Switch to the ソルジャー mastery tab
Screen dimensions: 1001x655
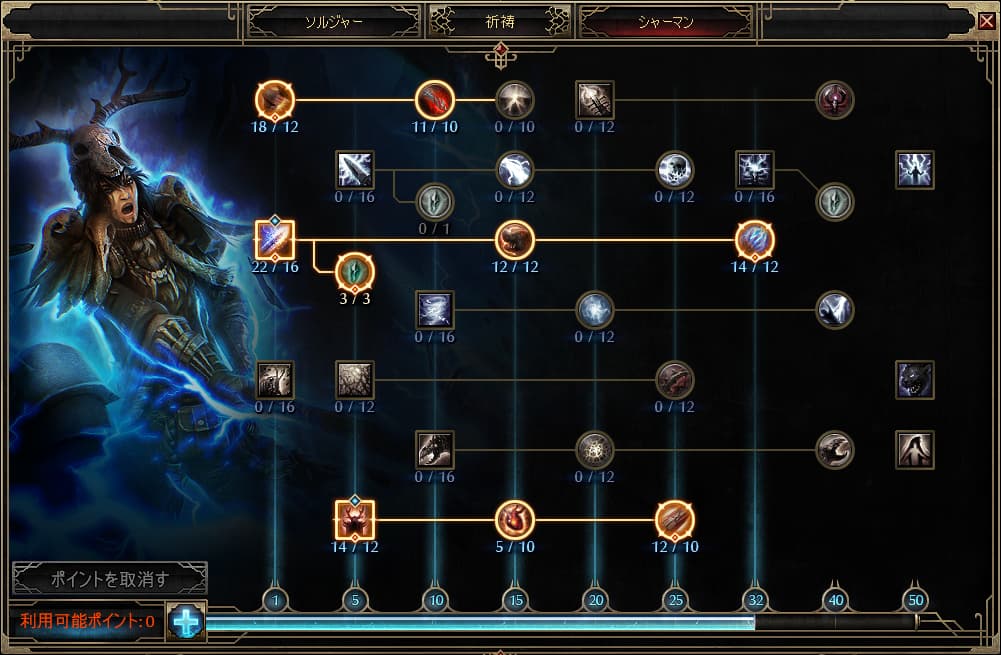click(x=334, y=21)
